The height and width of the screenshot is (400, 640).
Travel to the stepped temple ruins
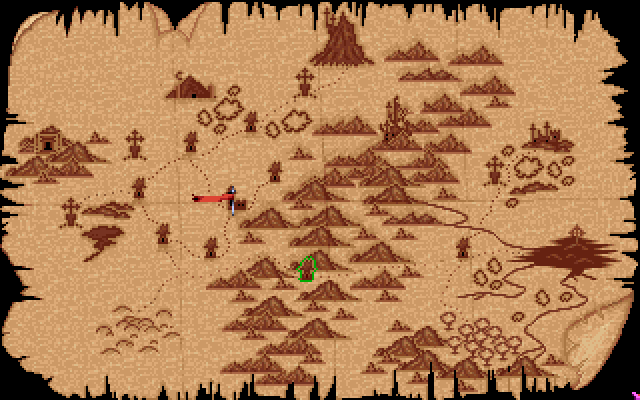coord(47,142)
